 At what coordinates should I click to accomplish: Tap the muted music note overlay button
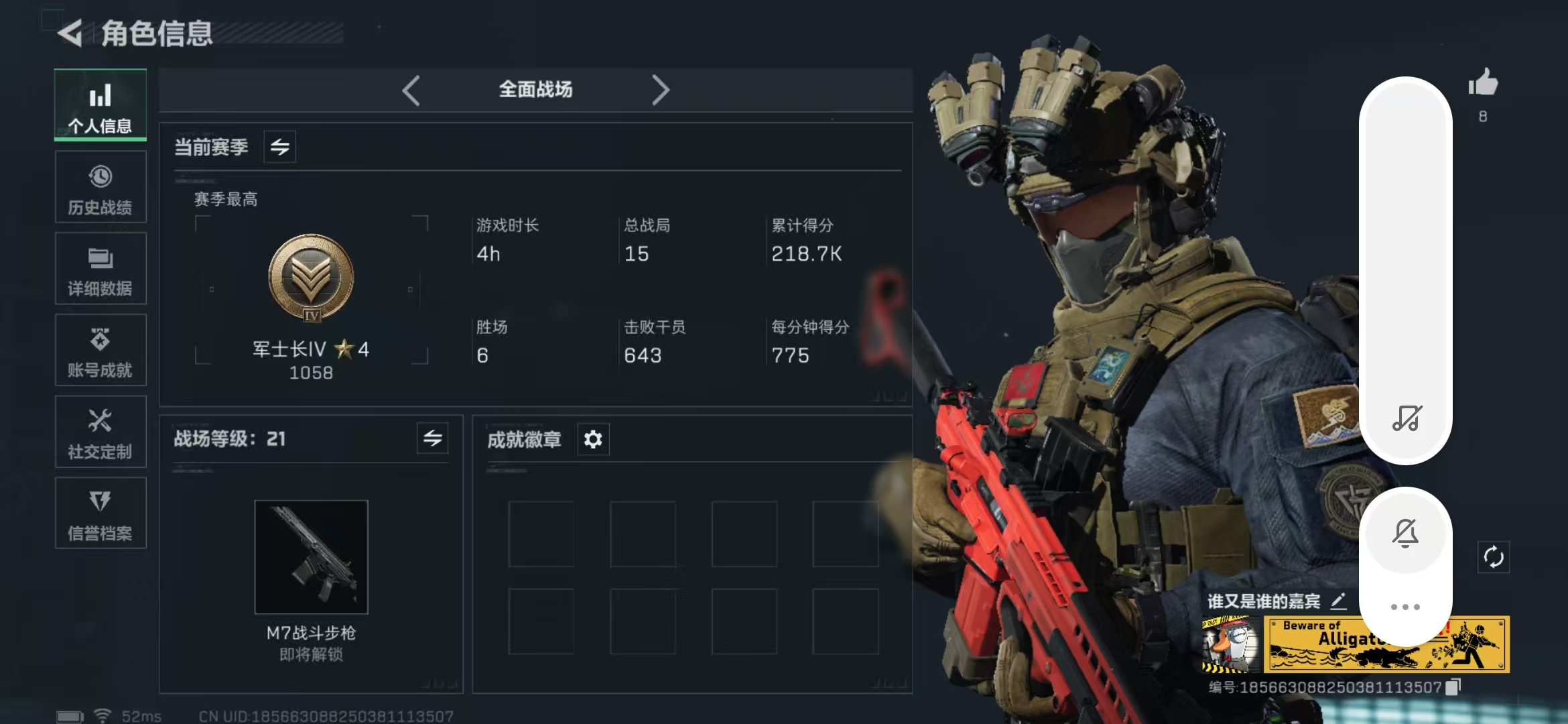[x=1406, y=418]
